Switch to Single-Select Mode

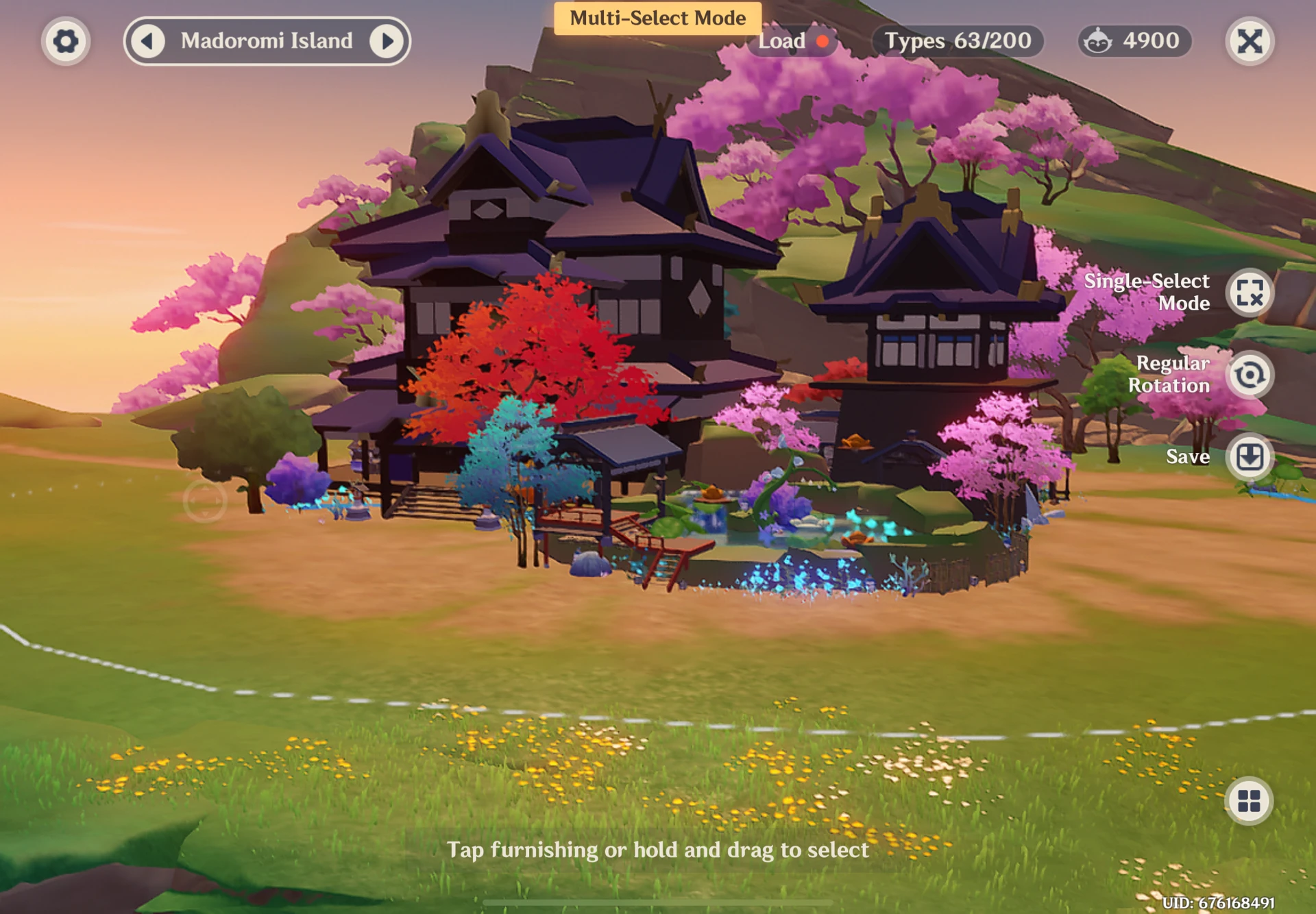tap(1250, 293)
